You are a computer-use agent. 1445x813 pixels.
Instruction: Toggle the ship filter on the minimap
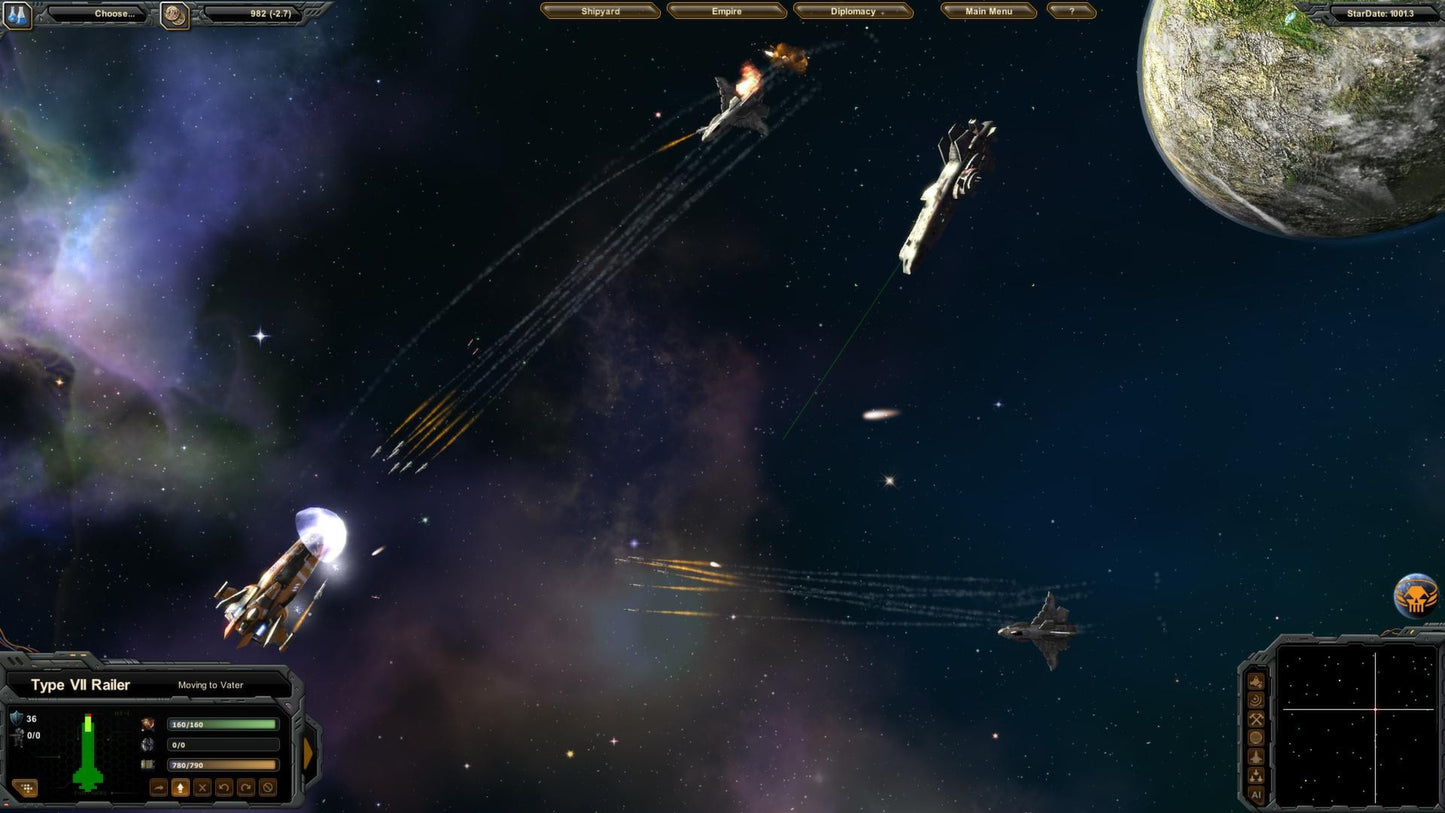tap(1256, 757)
